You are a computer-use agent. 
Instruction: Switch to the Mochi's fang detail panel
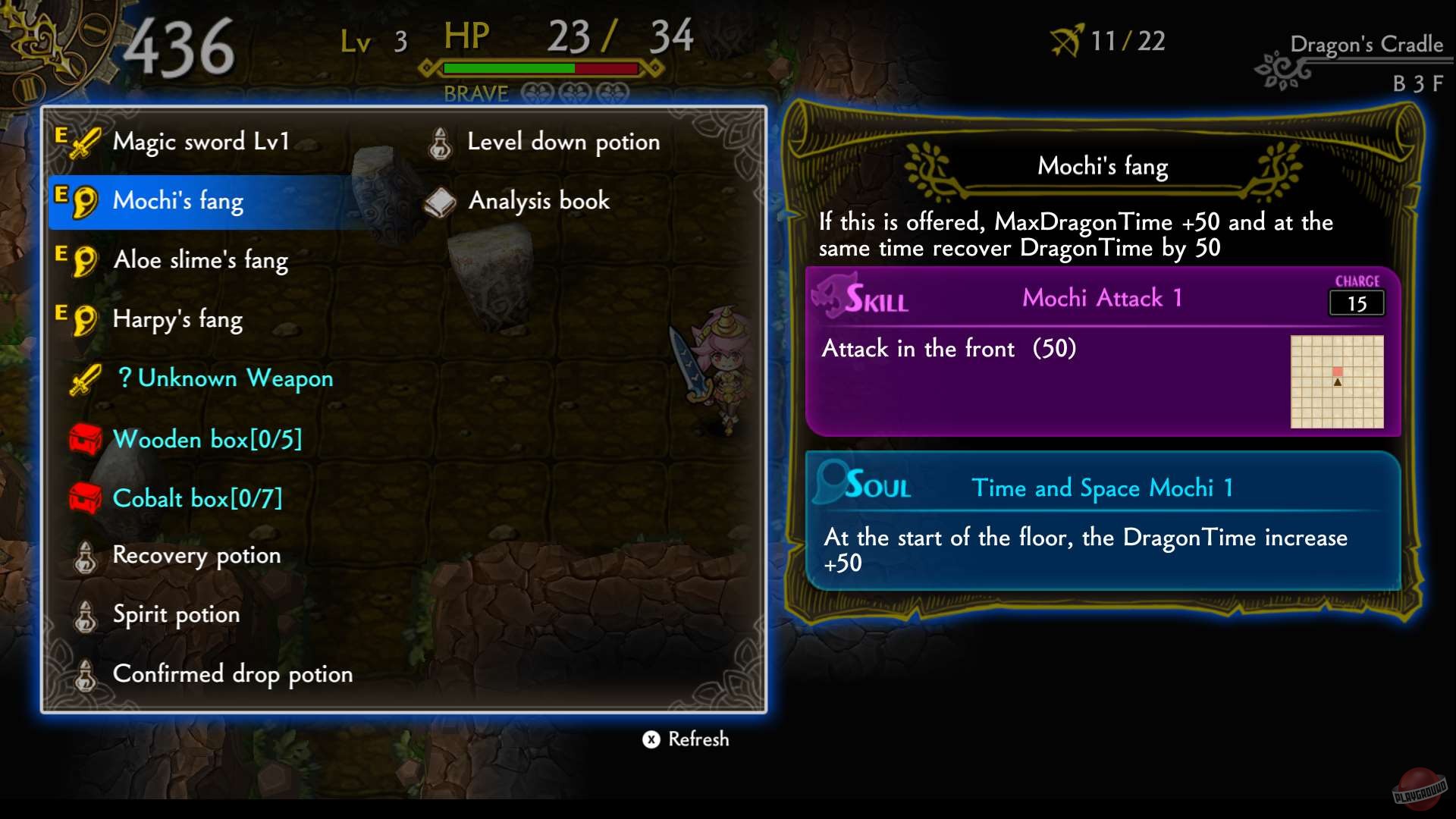point(1101,166)
